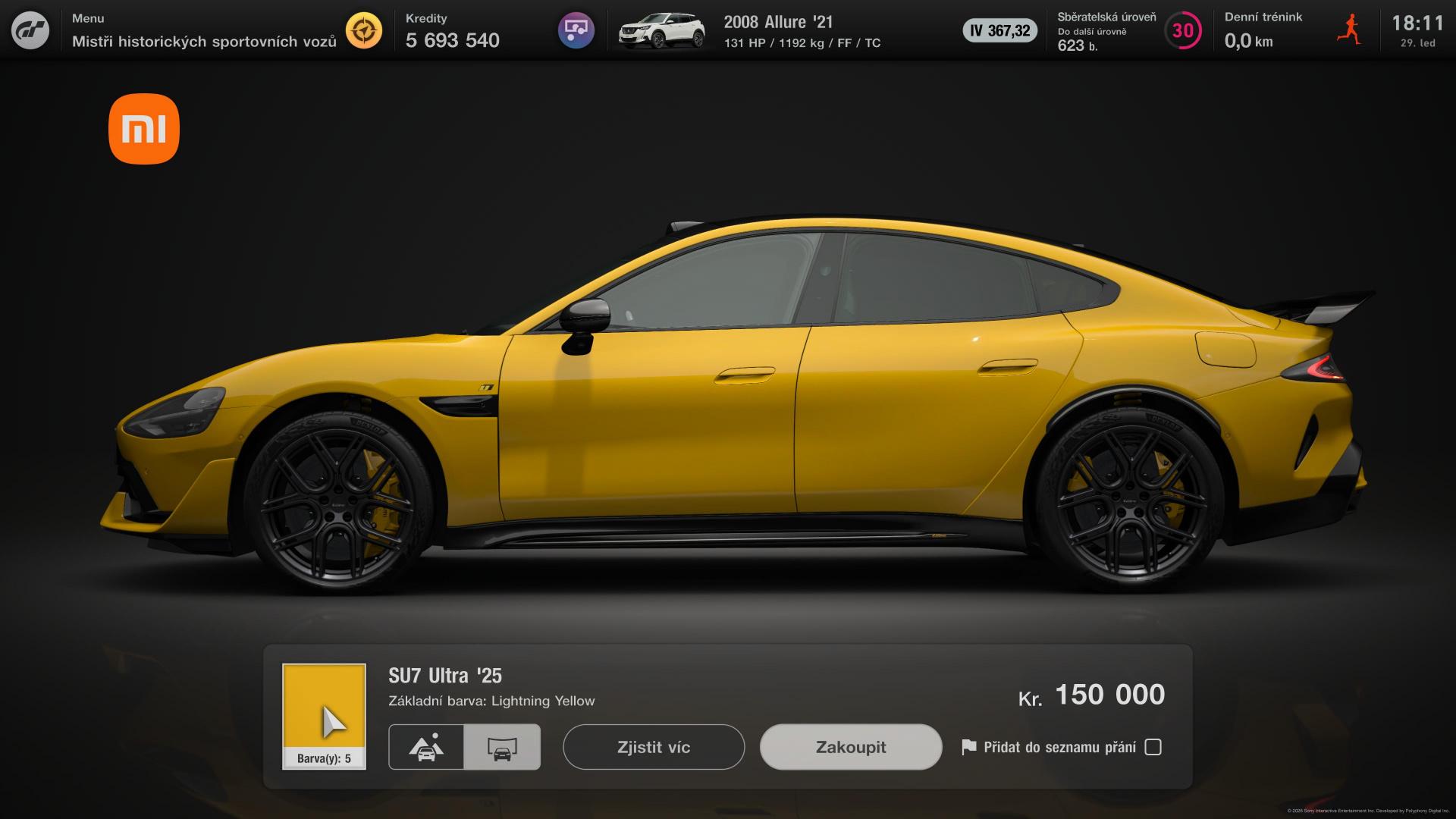
Task: Open the Kredity credits balance
Action: tap(452, 31)
